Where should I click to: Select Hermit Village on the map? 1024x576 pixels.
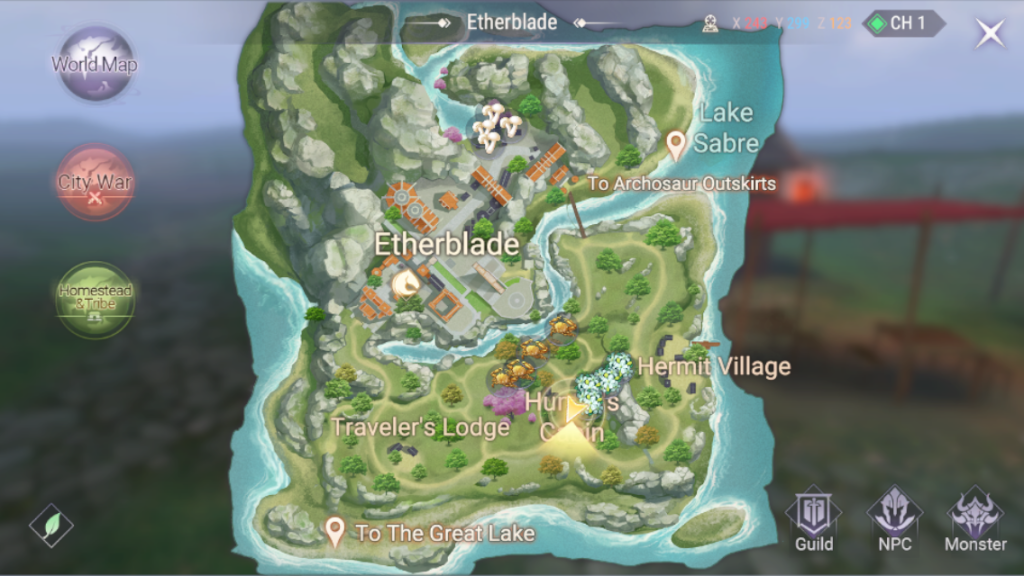click(x=714, y=367)
